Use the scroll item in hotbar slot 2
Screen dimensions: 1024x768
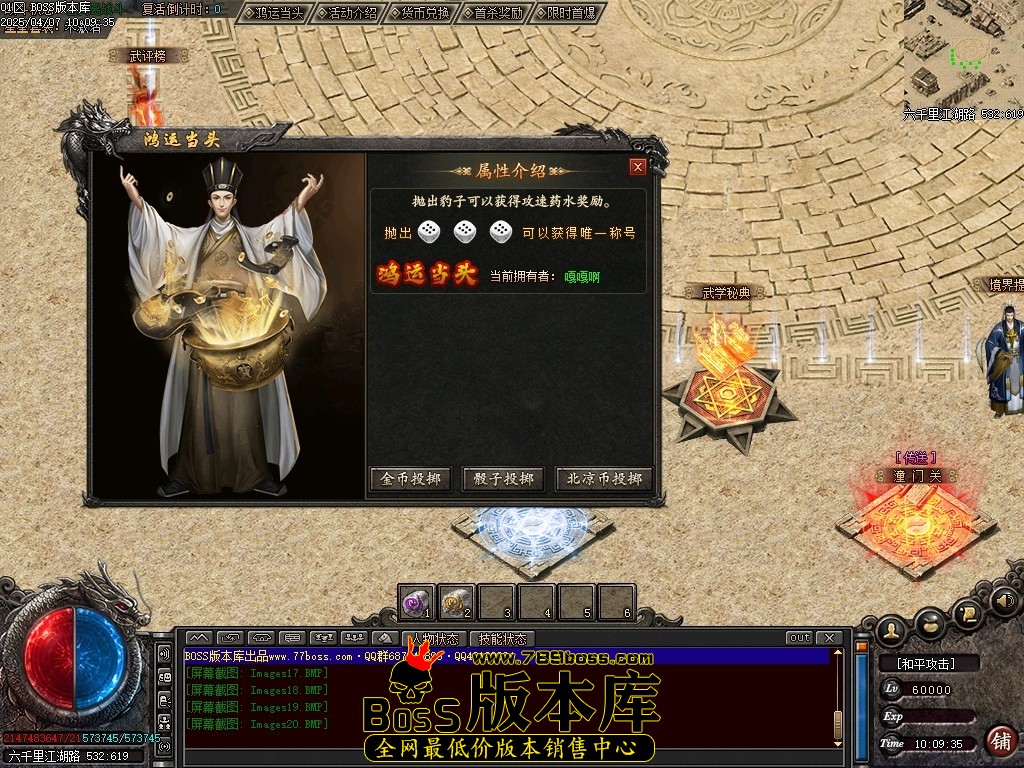coord(457,602)
